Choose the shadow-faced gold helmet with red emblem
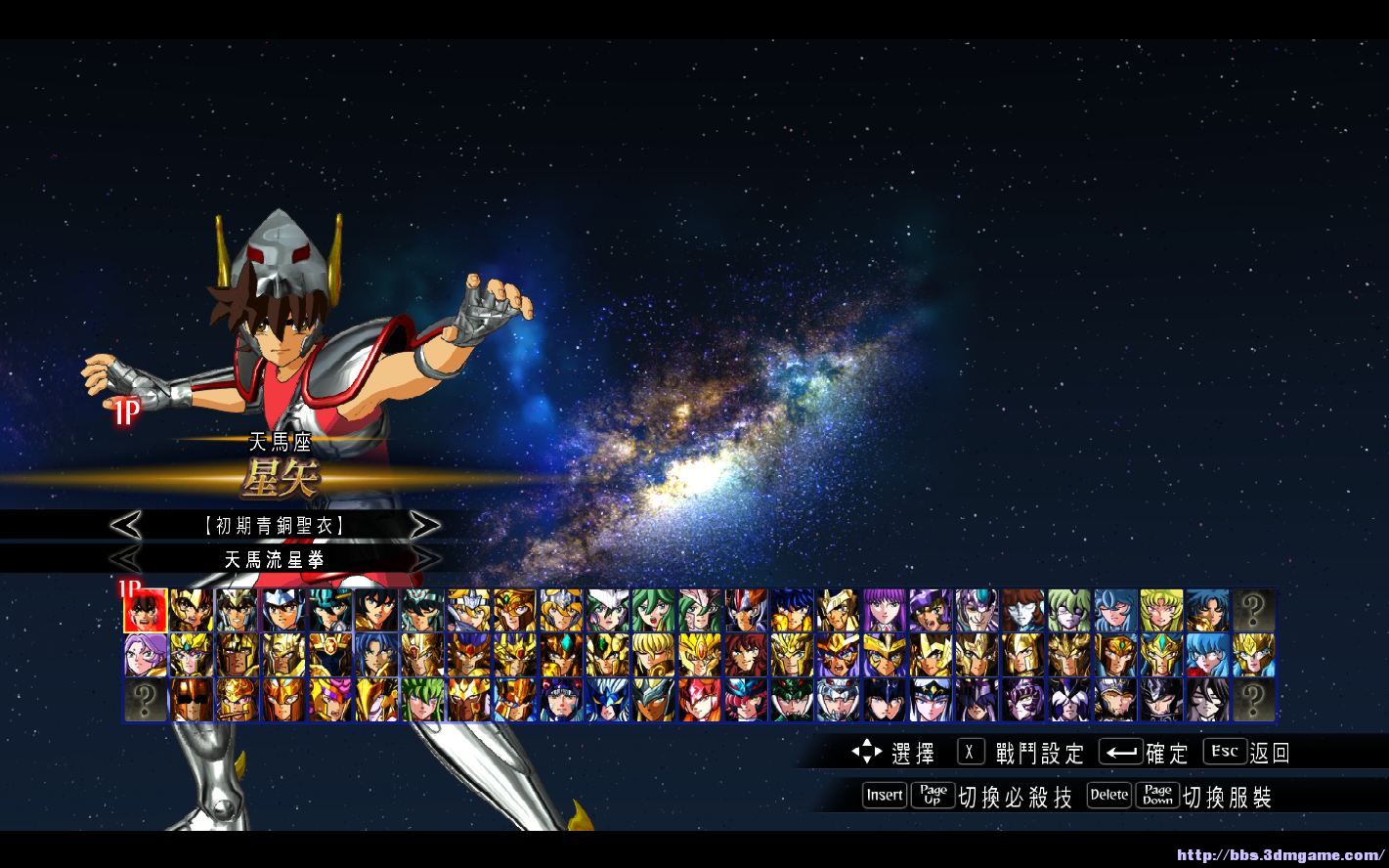 (330, 655)
